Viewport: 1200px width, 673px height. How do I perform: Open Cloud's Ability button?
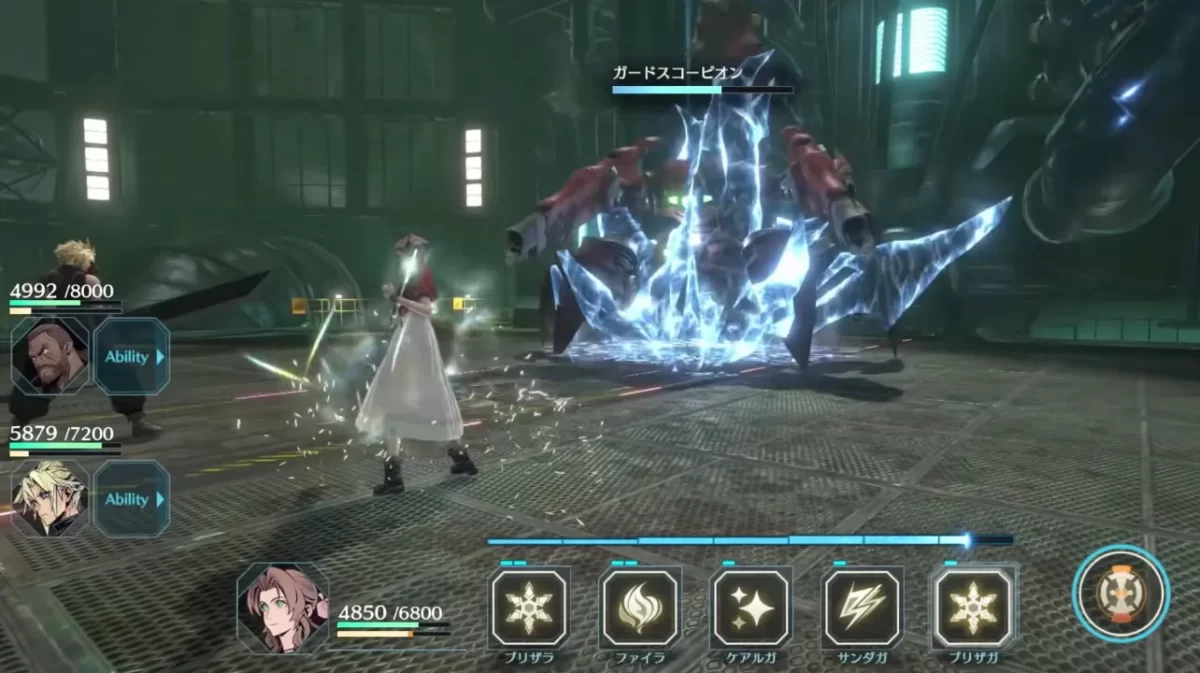pyautogui.click(x=131, y=499)
